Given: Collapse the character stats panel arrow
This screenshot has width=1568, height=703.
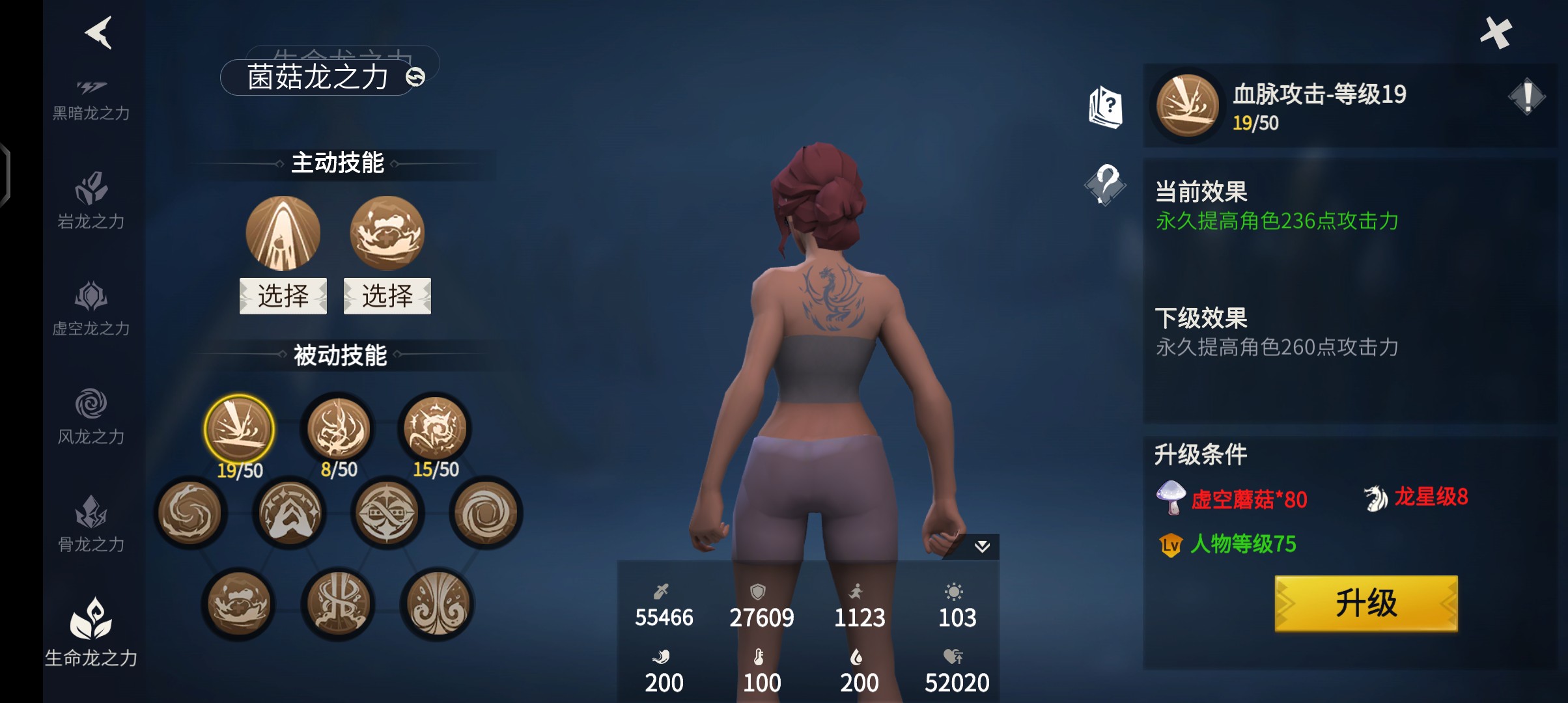Looking at the screenshot, I should point(982,546).
